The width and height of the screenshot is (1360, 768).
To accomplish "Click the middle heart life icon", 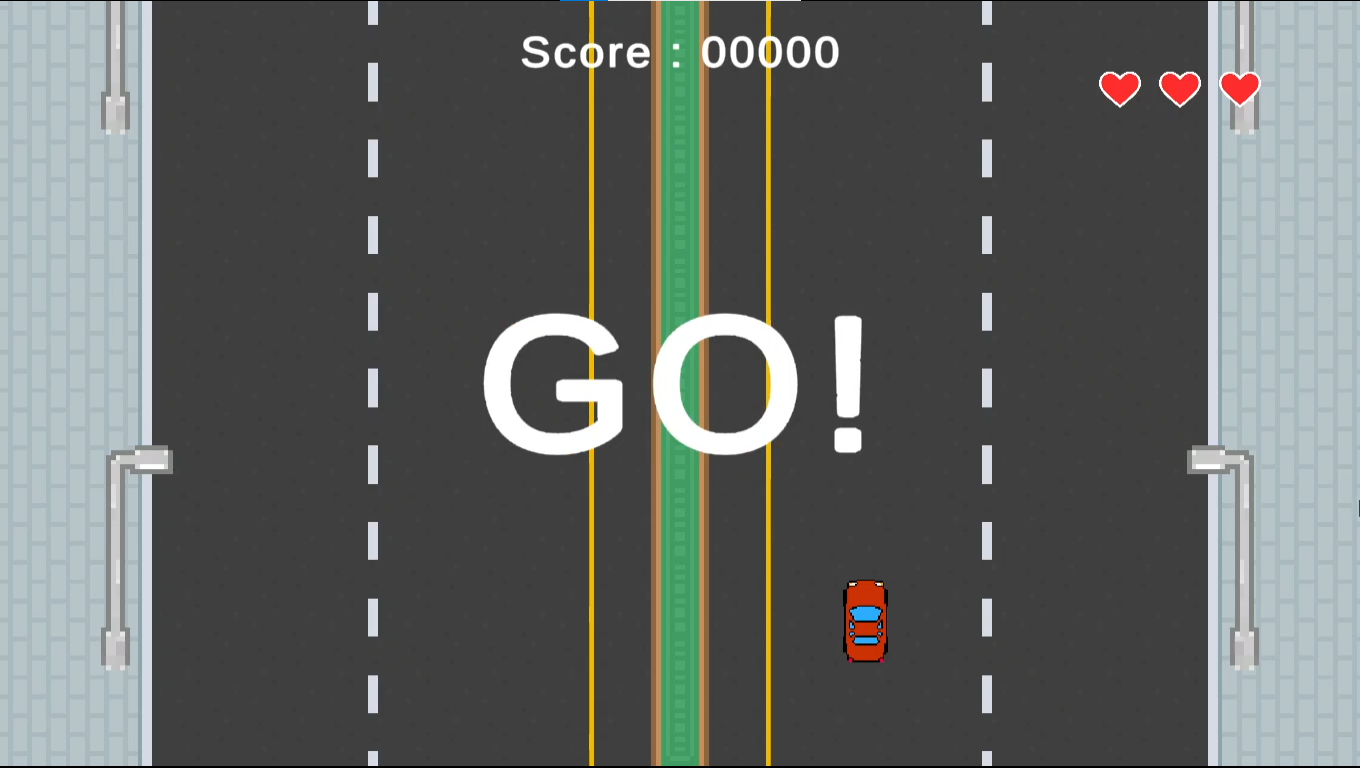I will 1179,89.
